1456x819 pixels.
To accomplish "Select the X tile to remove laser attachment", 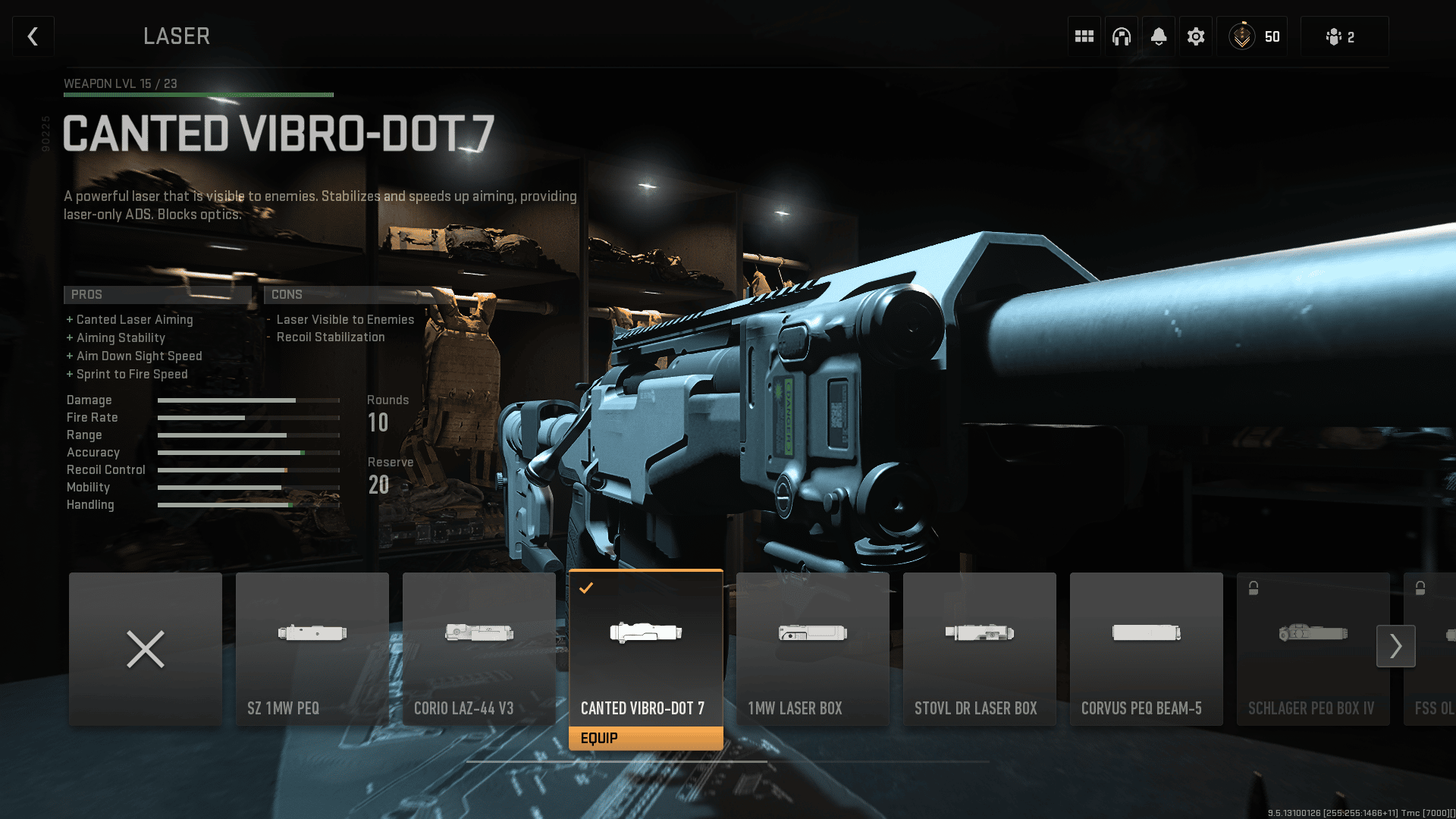I will [145, 648].
